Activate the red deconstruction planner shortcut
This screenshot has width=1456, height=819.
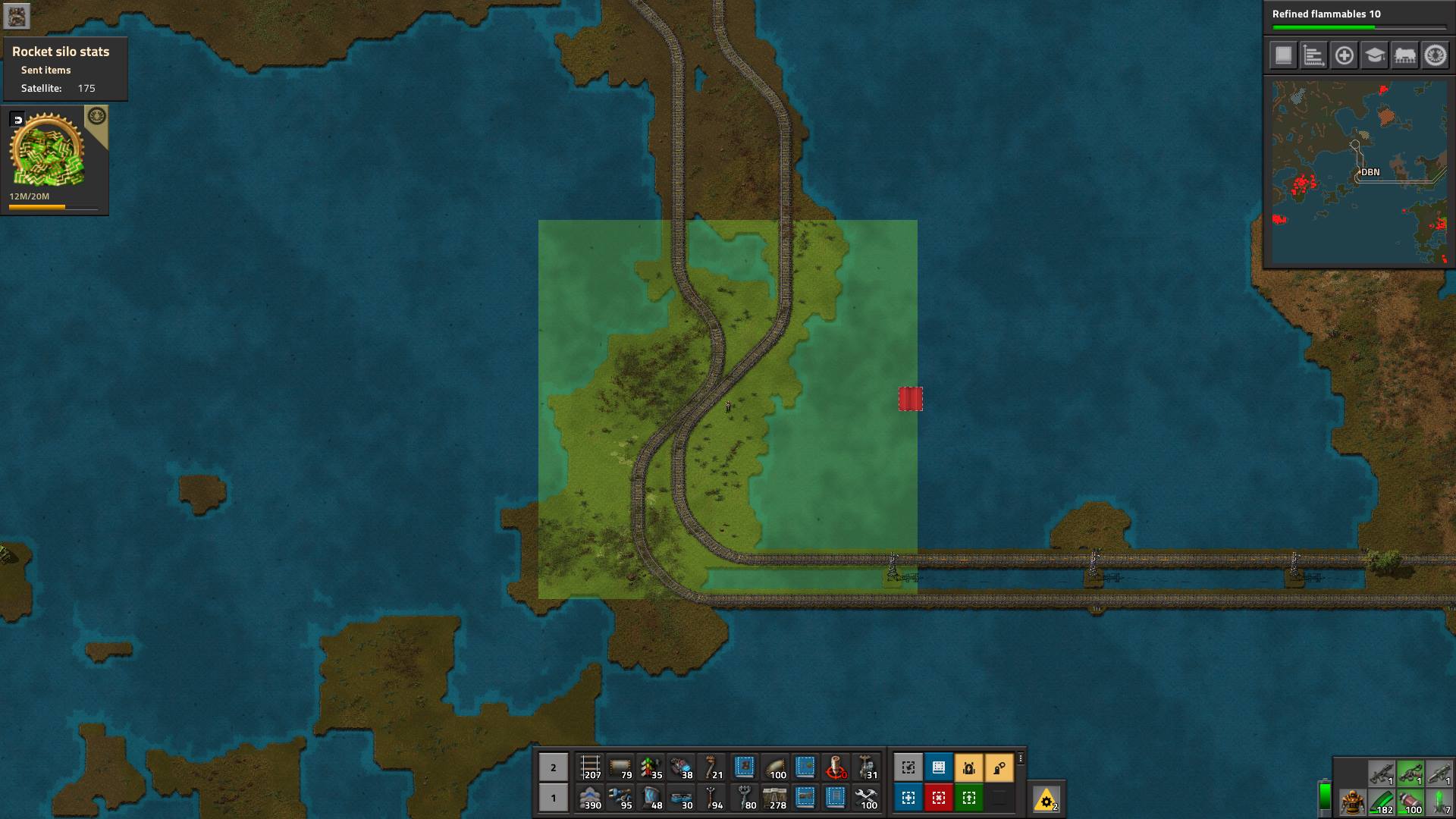pyautogui.click(x=939, y=798)
